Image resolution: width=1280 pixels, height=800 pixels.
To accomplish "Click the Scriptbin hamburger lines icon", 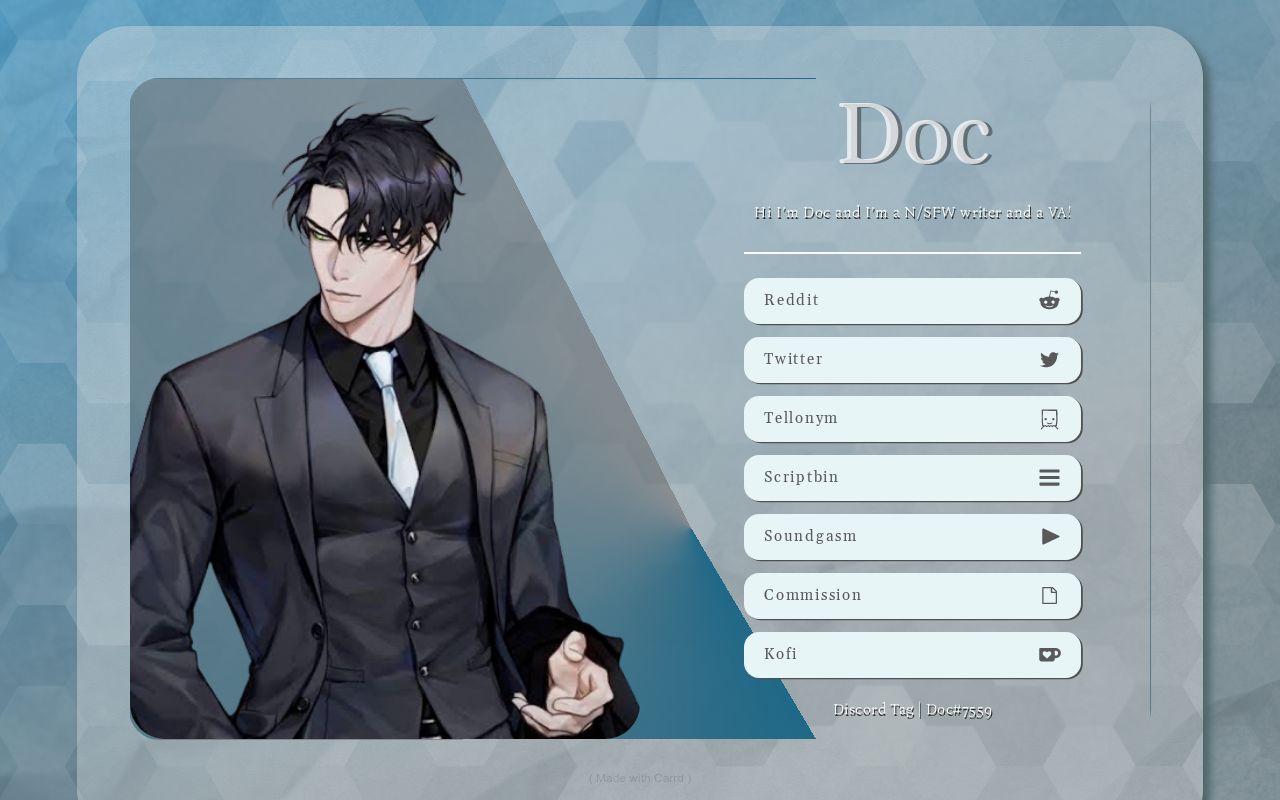I will [1048, 477].
